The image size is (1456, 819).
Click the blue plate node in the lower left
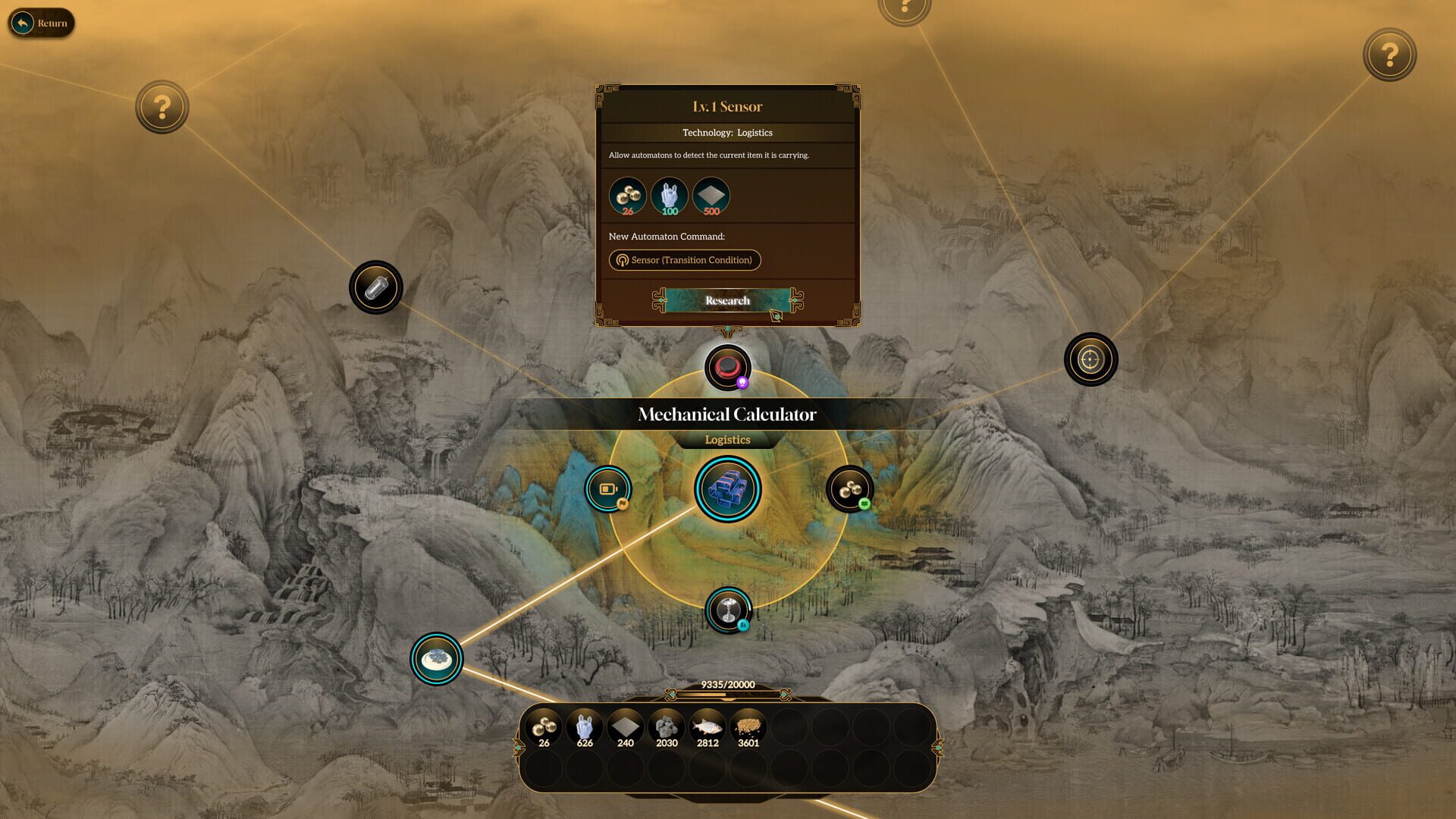[x=436, y=658]
